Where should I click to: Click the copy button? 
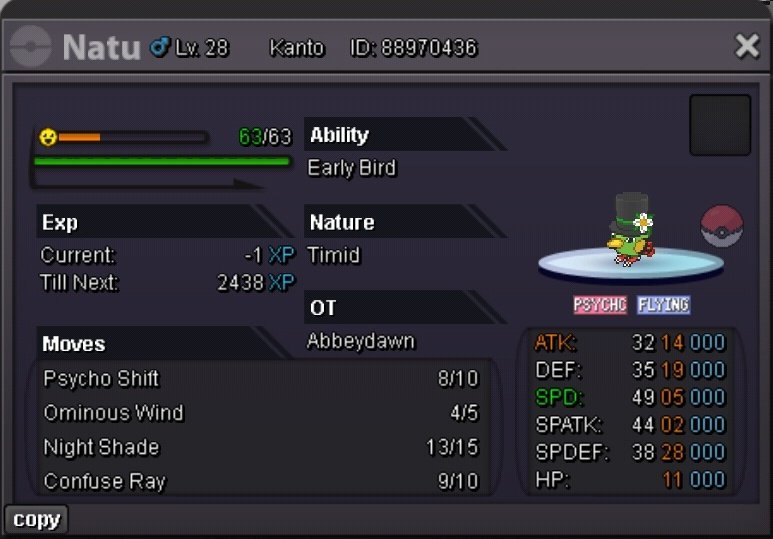(37, 519)
